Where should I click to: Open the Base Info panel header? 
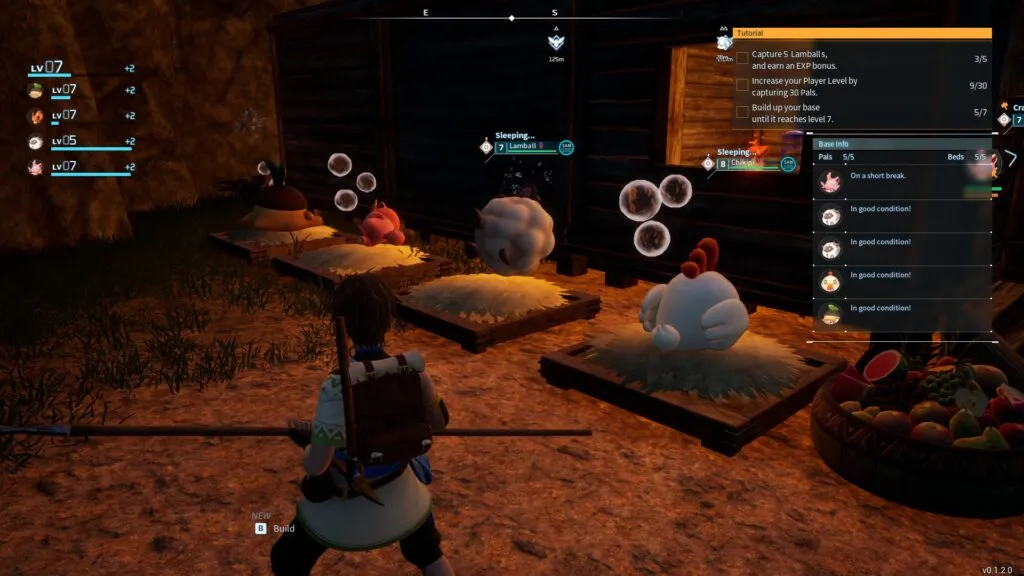[900, 144]
